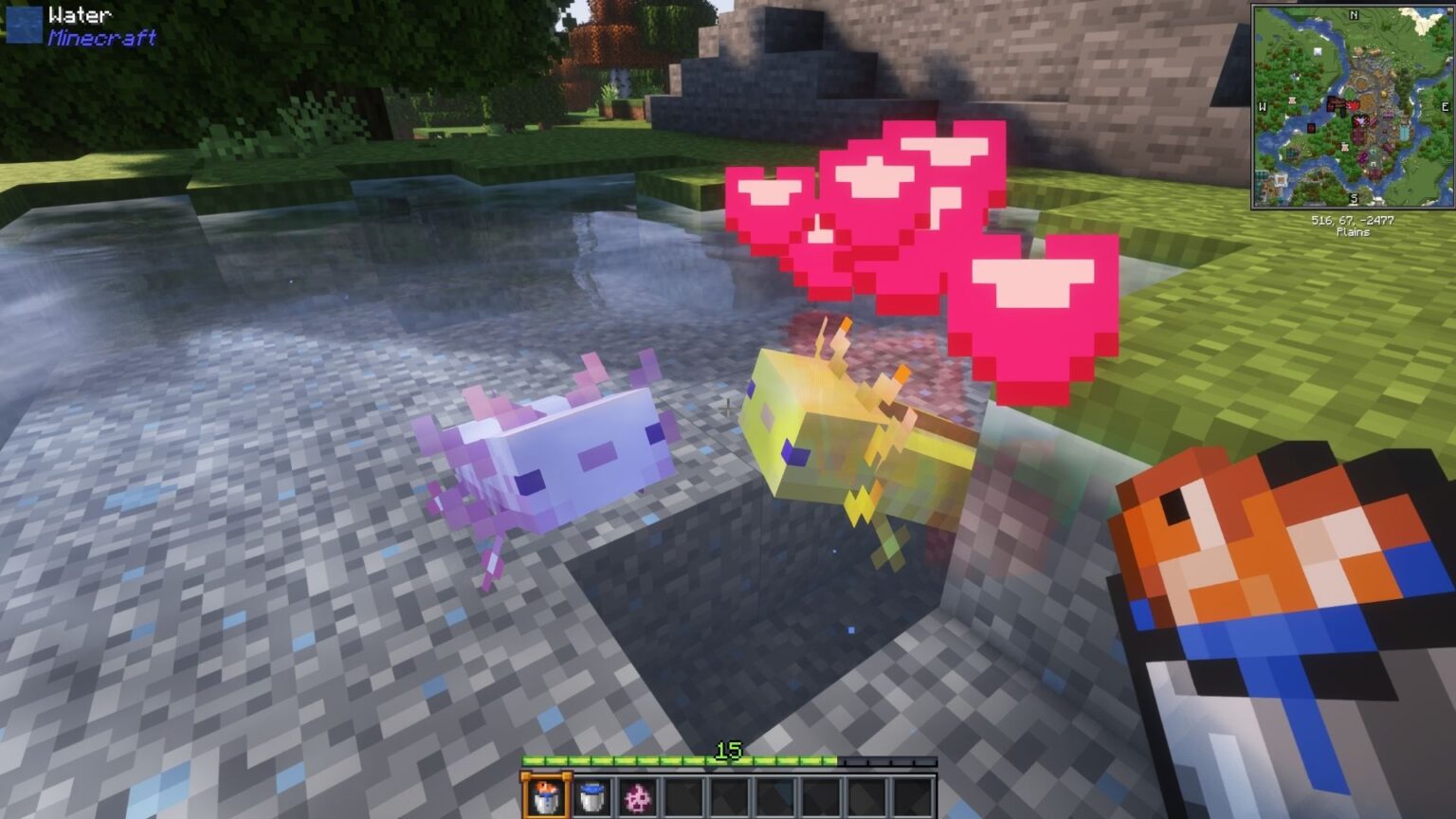Viewport: 1456px width, 819px height.
Task: Click the S compass marker on the minimap
Action: pyautogui.click(x=1353, y=196)
